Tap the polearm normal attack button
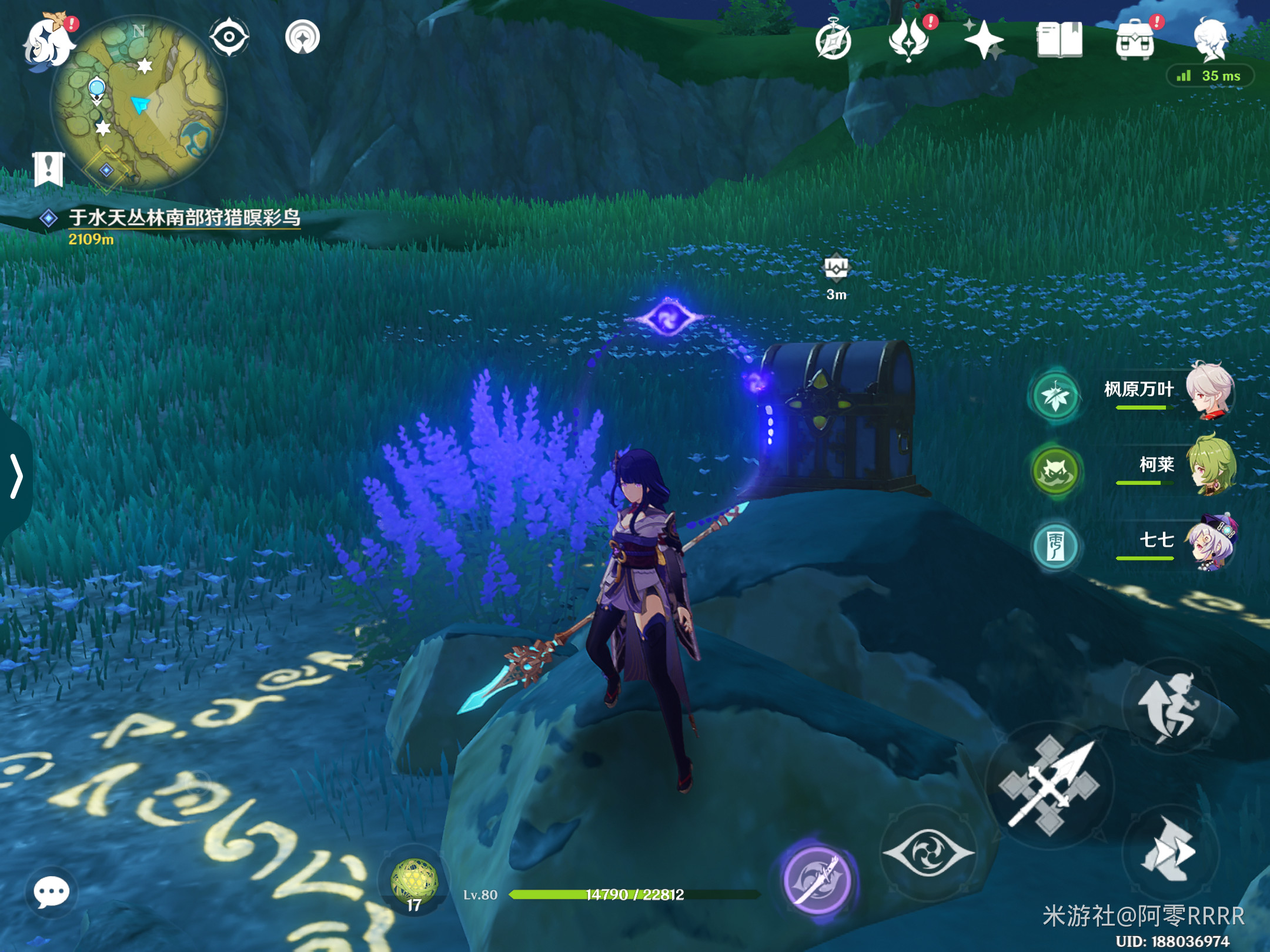Image resolution: width=1270 pixels, height=952 pixels. (x=1050, y=785)
